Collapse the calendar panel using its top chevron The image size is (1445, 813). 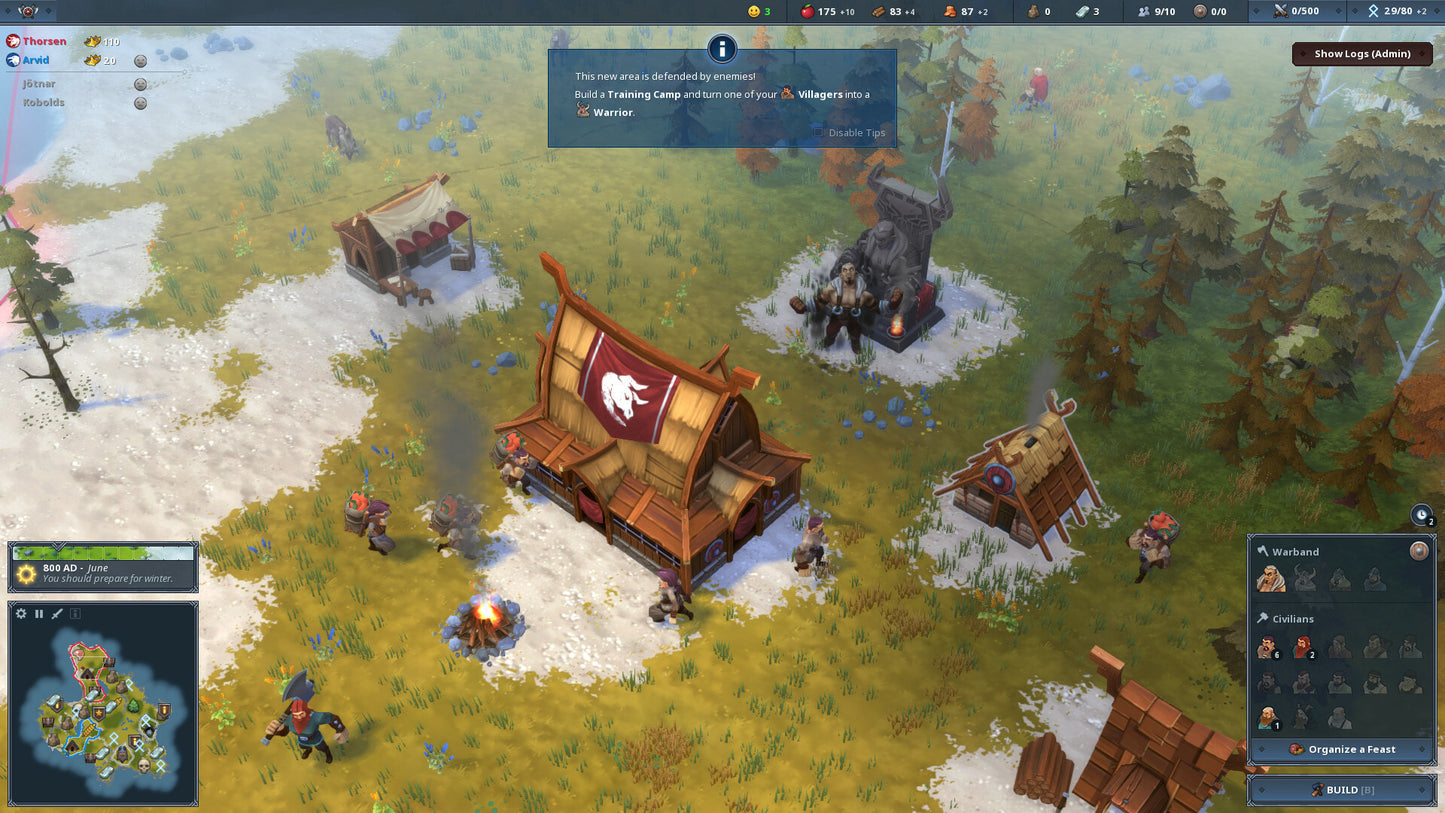(57, 546)
